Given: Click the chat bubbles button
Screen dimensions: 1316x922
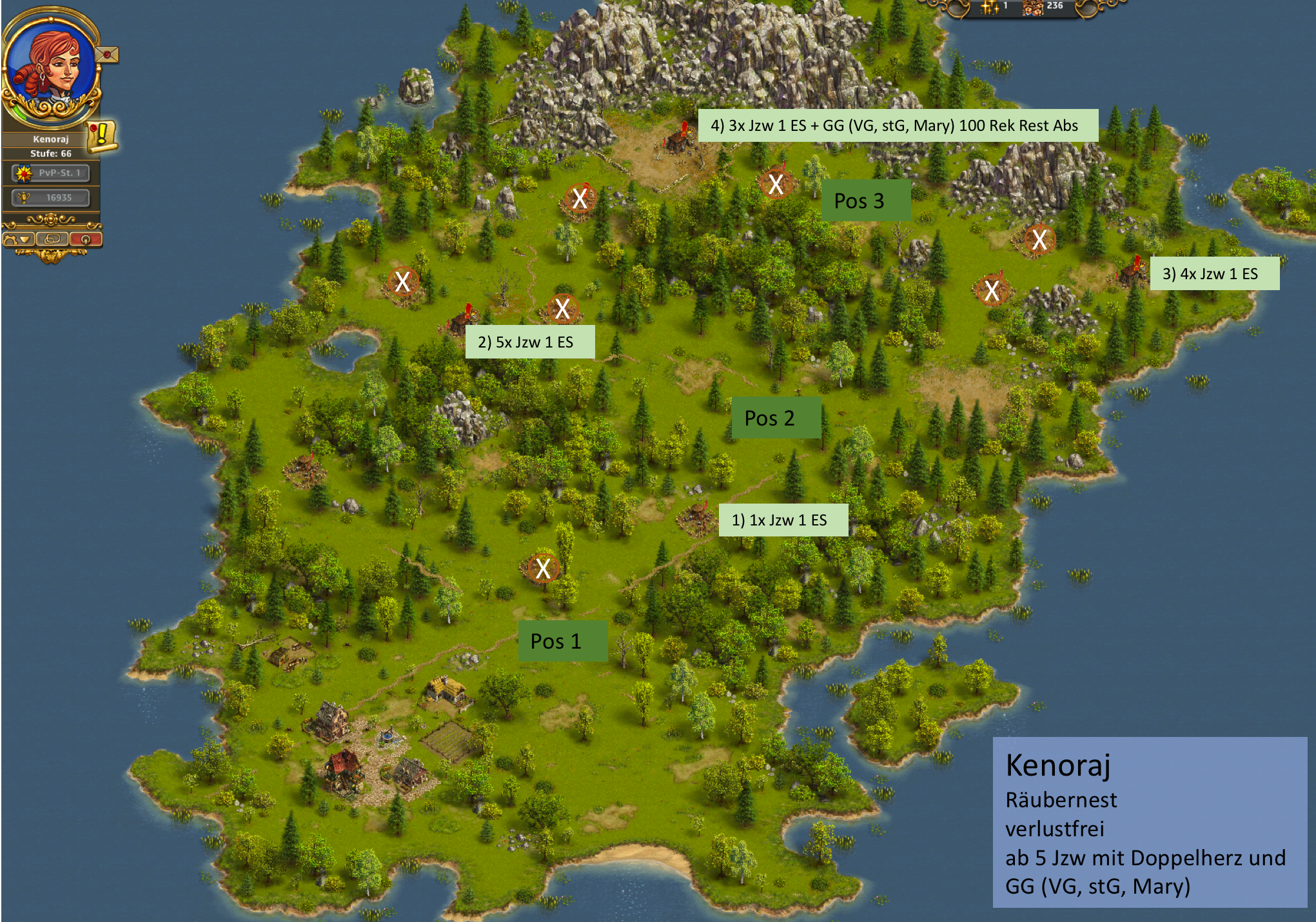Looking at the screenshot, I should [52, 239].
